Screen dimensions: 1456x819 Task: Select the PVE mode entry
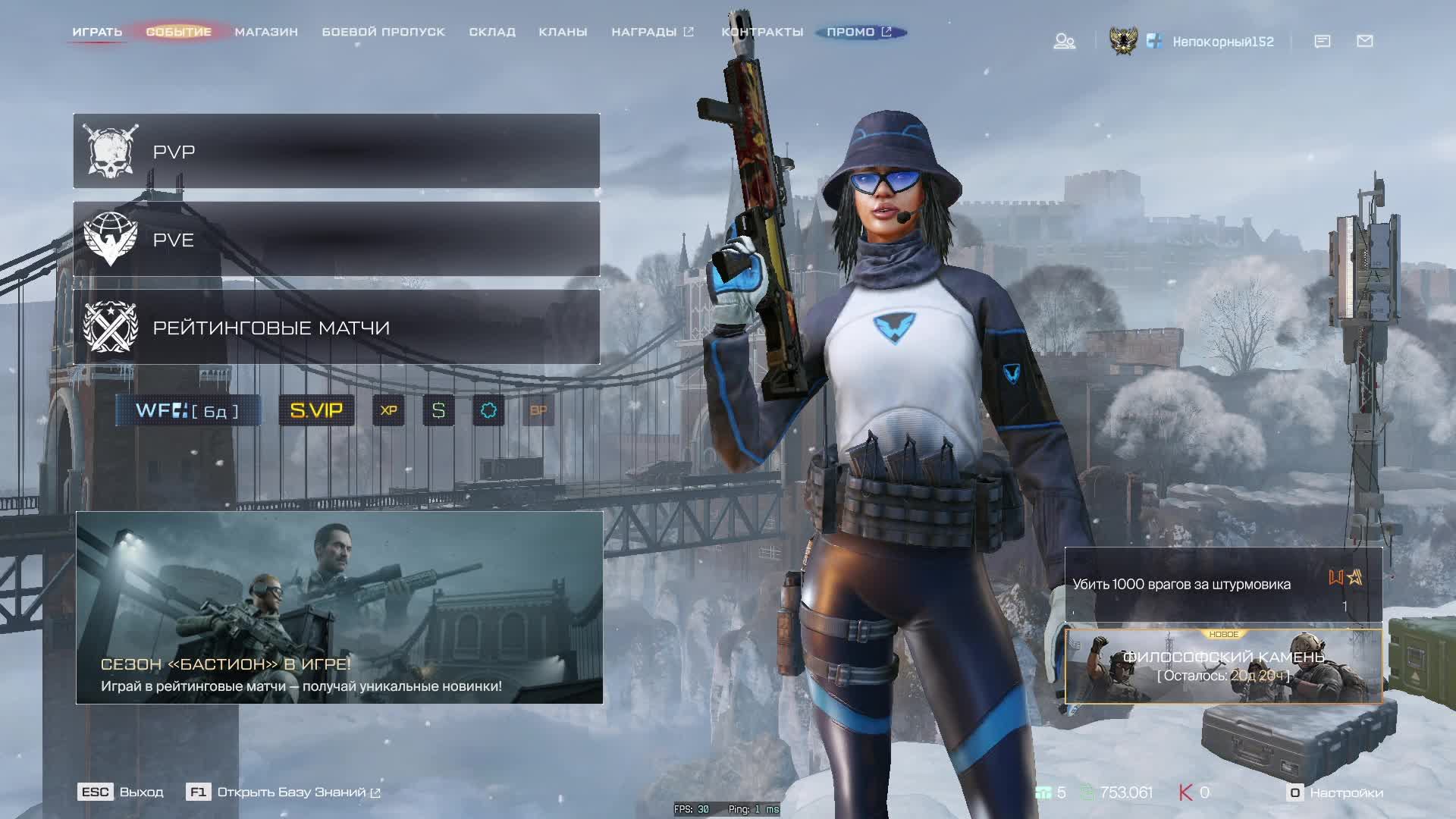tap(336, 240)
